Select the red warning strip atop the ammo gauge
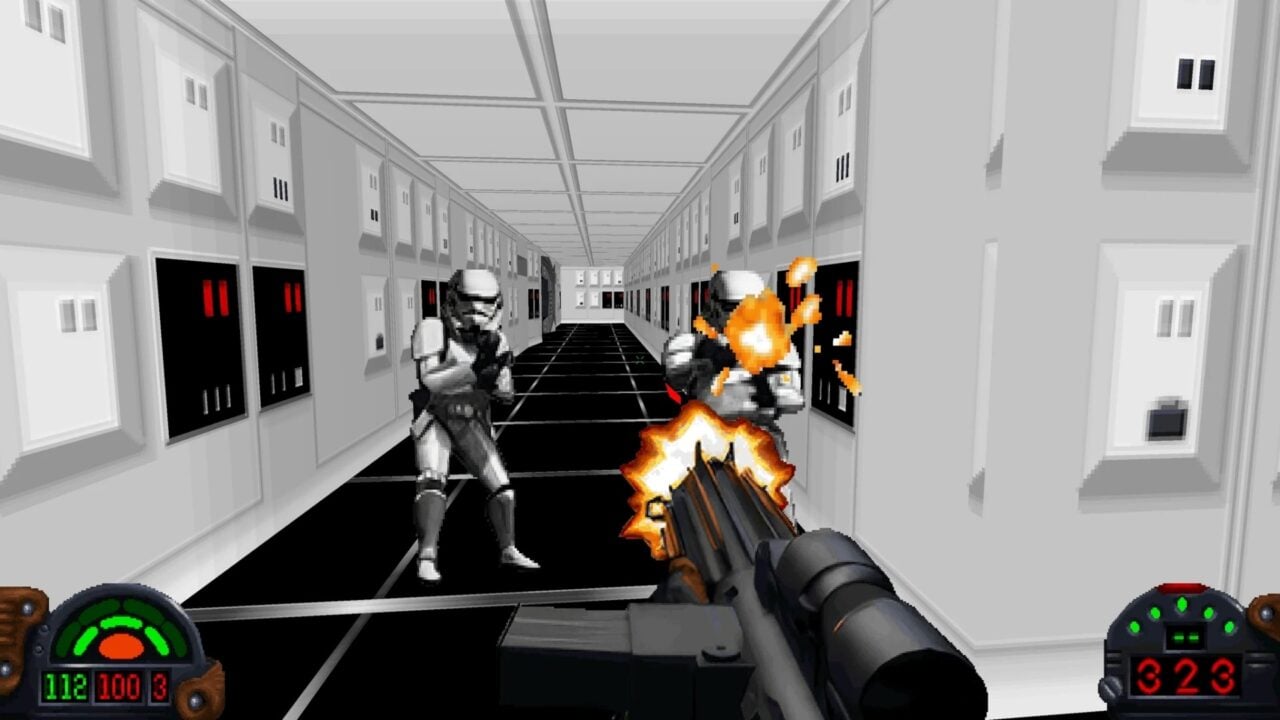The image size is (1280, 720). click(x=1182, y=586)
